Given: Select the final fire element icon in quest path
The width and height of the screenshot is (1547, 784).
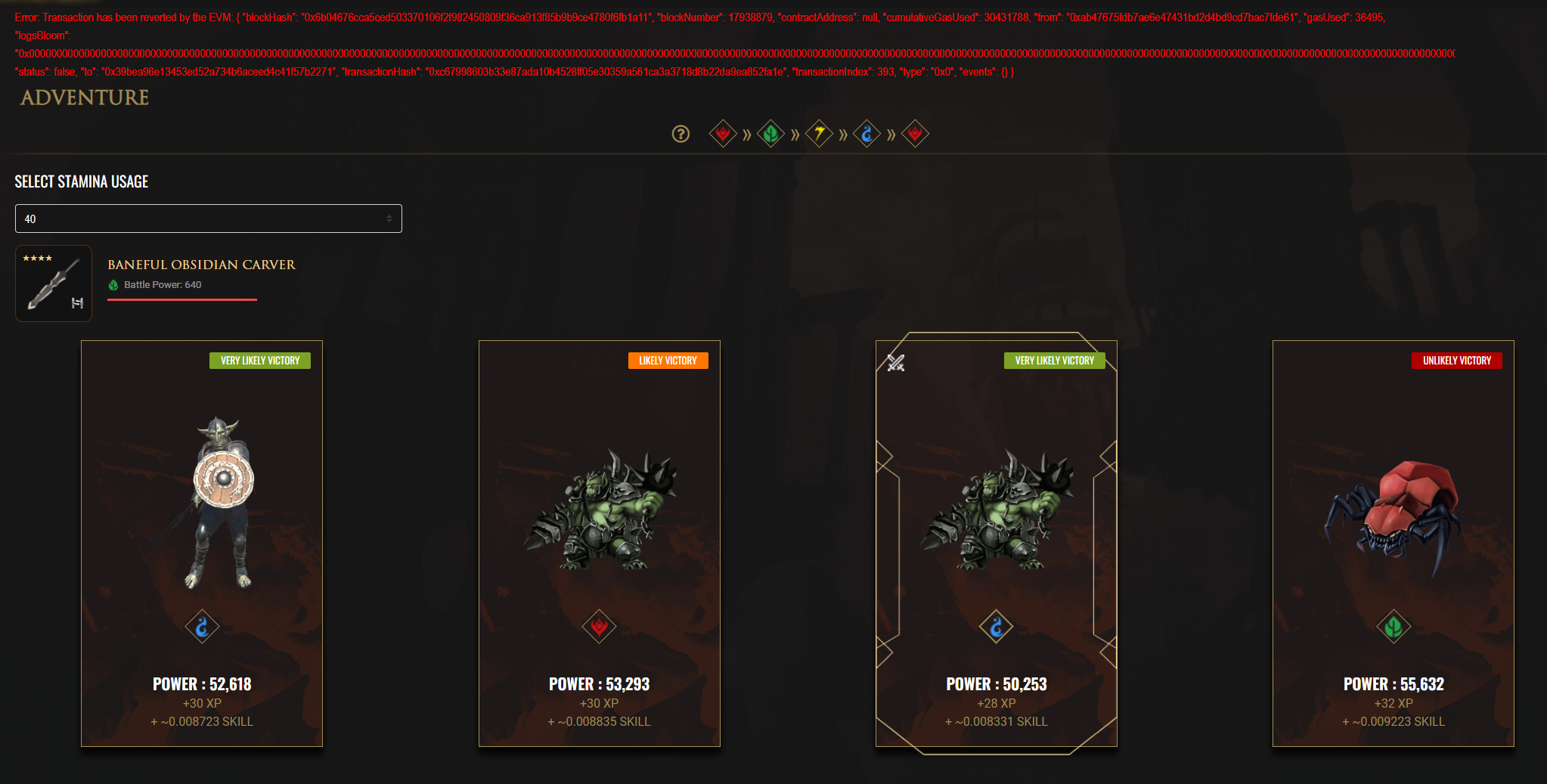Looking at the screenshot, I should 915,133.
